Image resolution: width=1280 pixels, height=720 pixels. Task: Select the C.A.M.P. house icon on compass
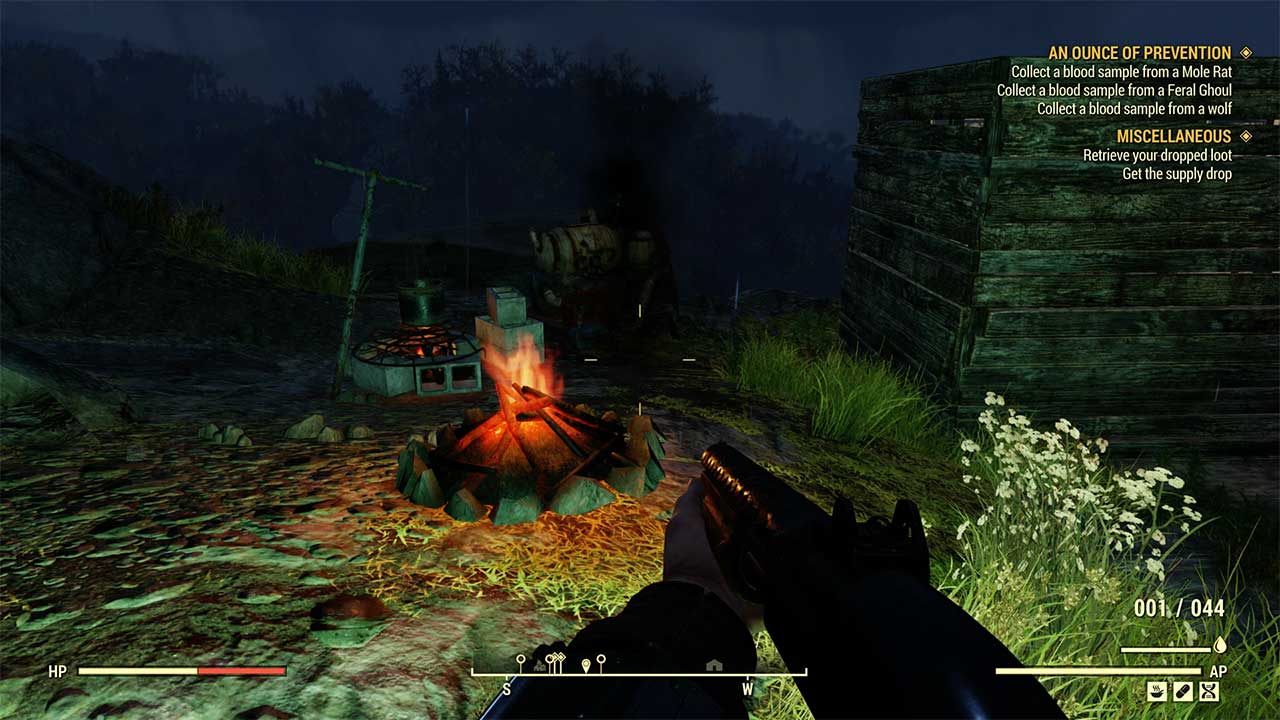[x=713, y=665]
